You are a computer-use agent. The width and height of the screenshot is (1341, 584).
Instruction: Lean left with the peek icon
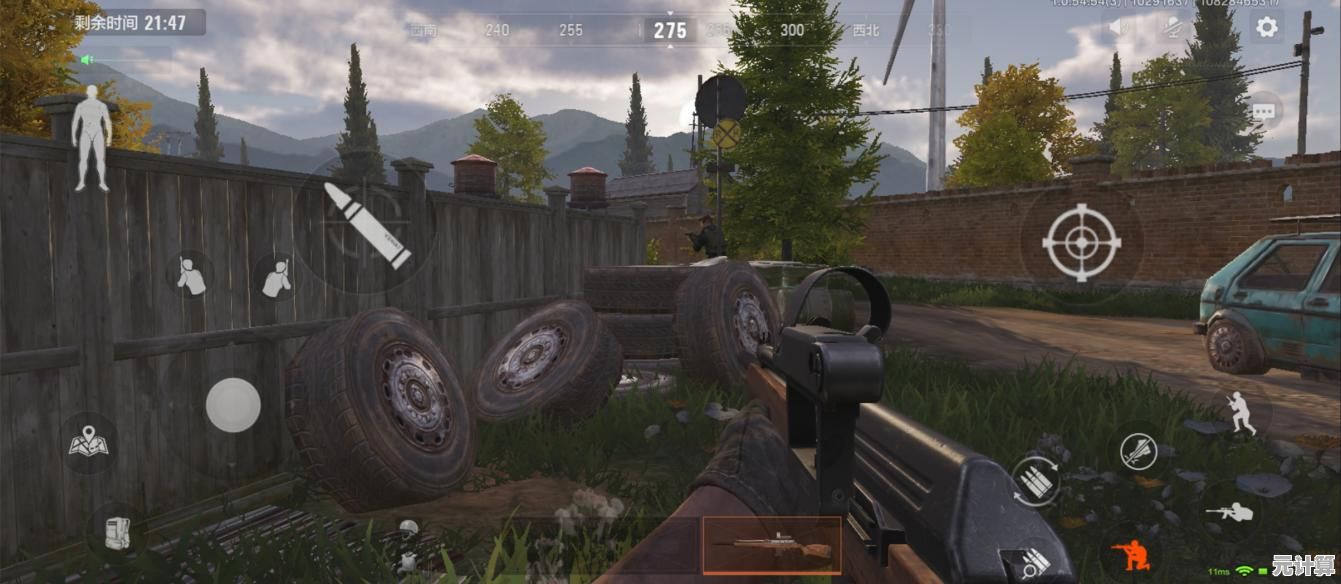pos(190,275)
